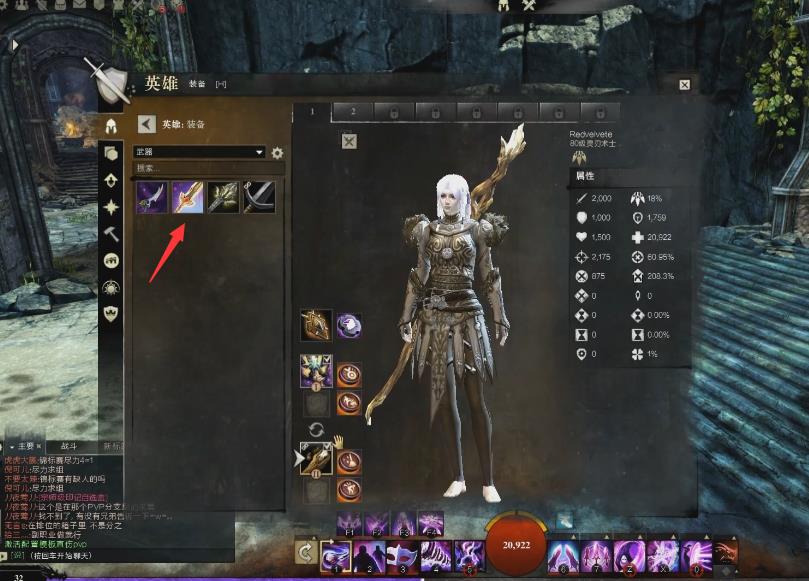Select the golden gauntlet item slot
Image resolution: width=809 pixels, height=581 pixels.
[317, 324]
